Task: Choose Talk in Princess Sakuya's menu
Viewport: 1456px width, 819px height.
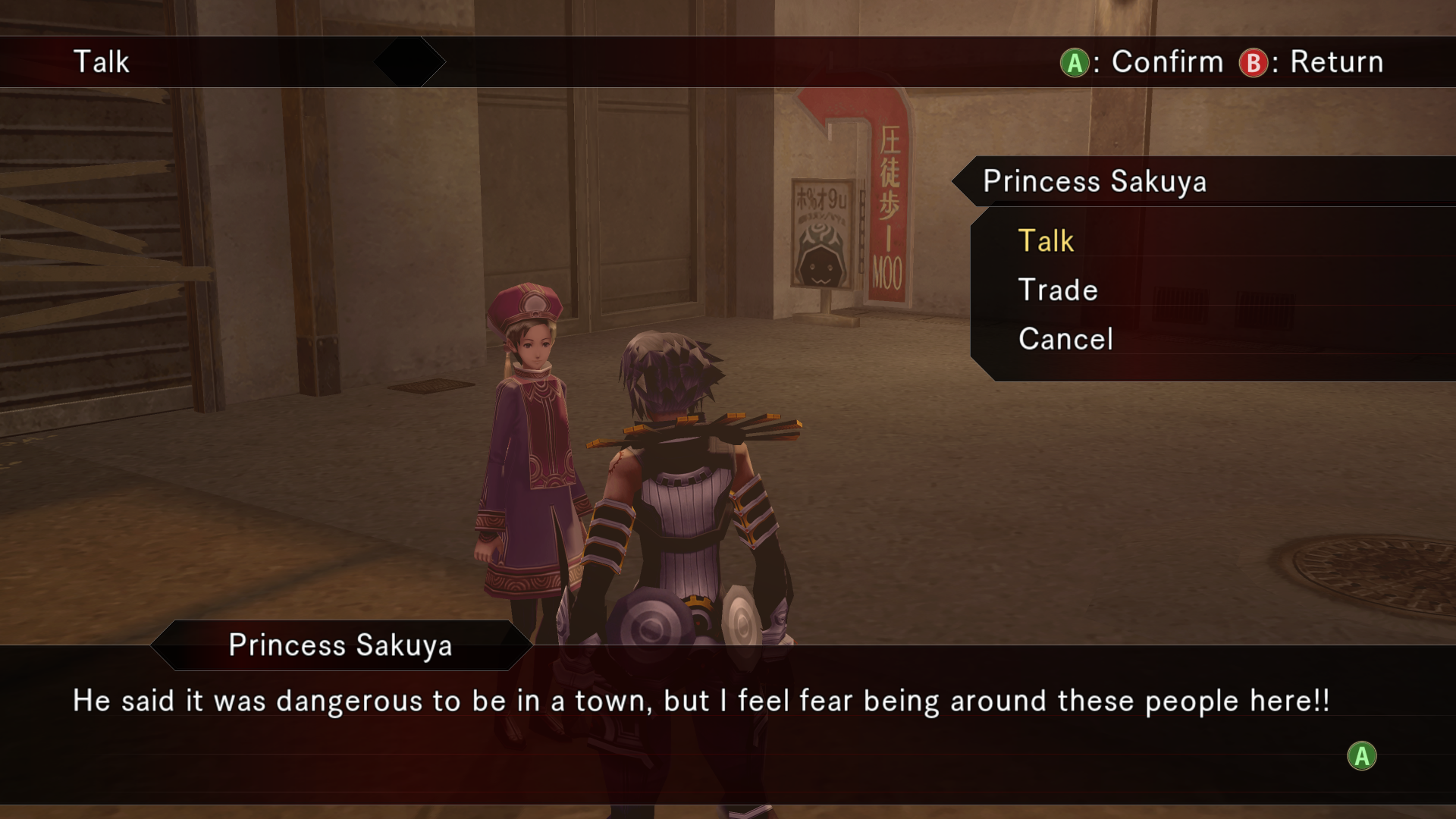Action: (1046, 241)
